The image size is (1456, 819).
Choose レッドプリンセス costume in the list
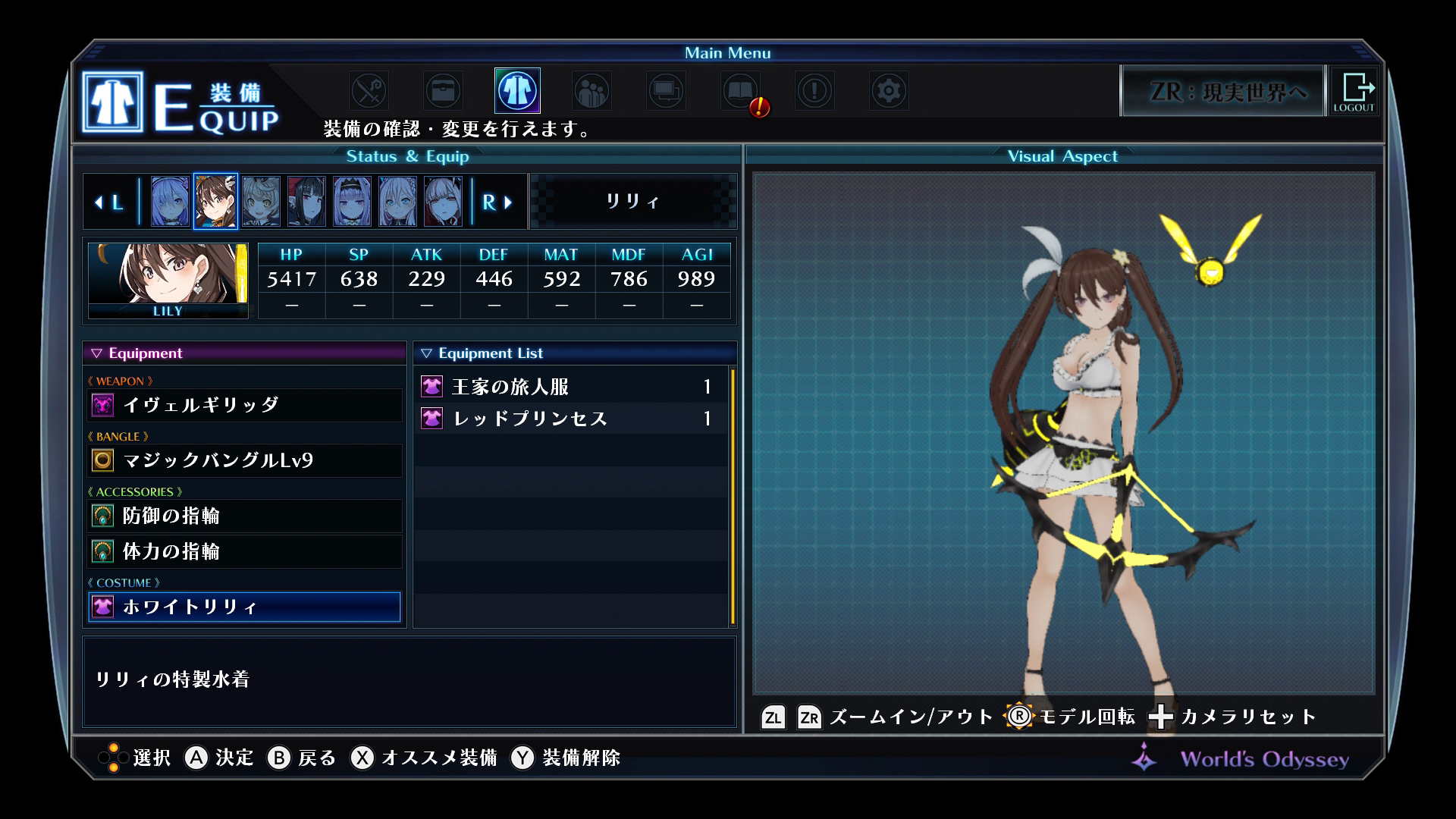570,419
